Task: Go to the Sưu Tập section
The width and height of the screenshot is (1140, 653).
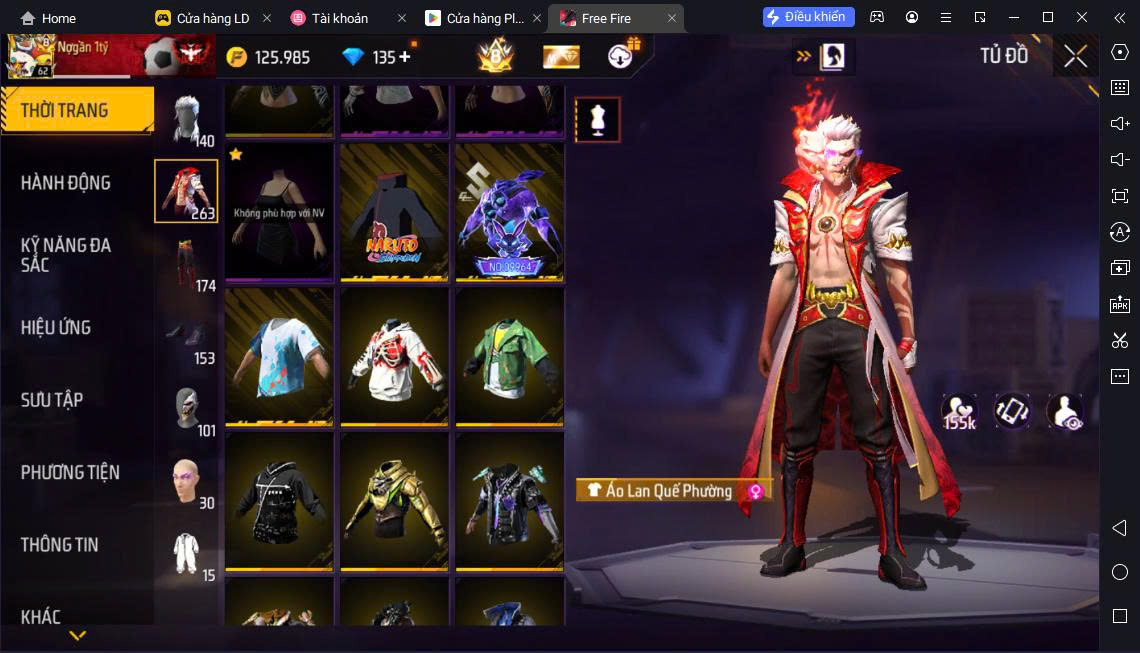Action: tap(52, 400)
